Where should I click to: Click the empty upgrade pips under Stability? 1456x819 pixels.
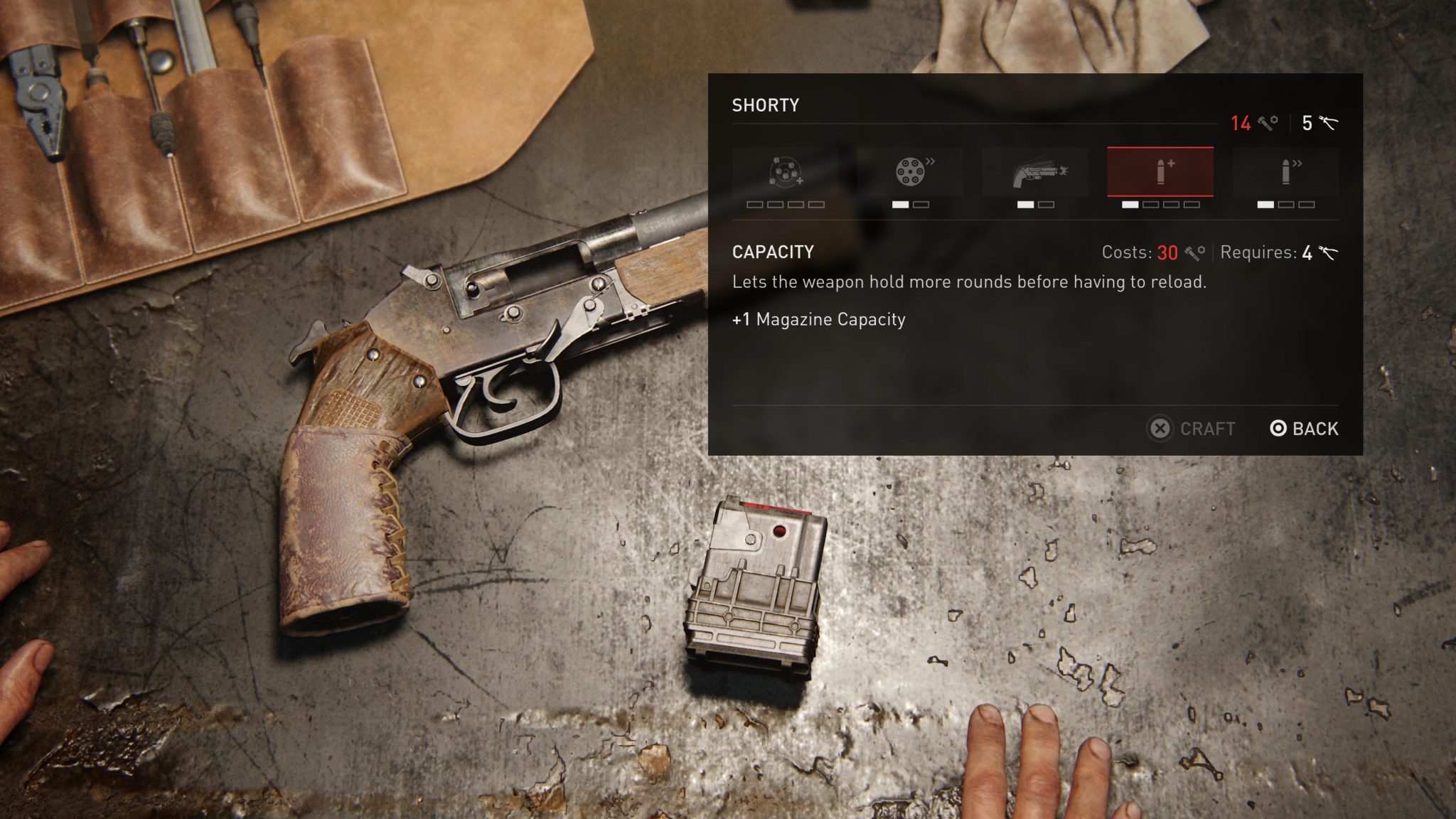pyautogui.click(x=784, y=206)
